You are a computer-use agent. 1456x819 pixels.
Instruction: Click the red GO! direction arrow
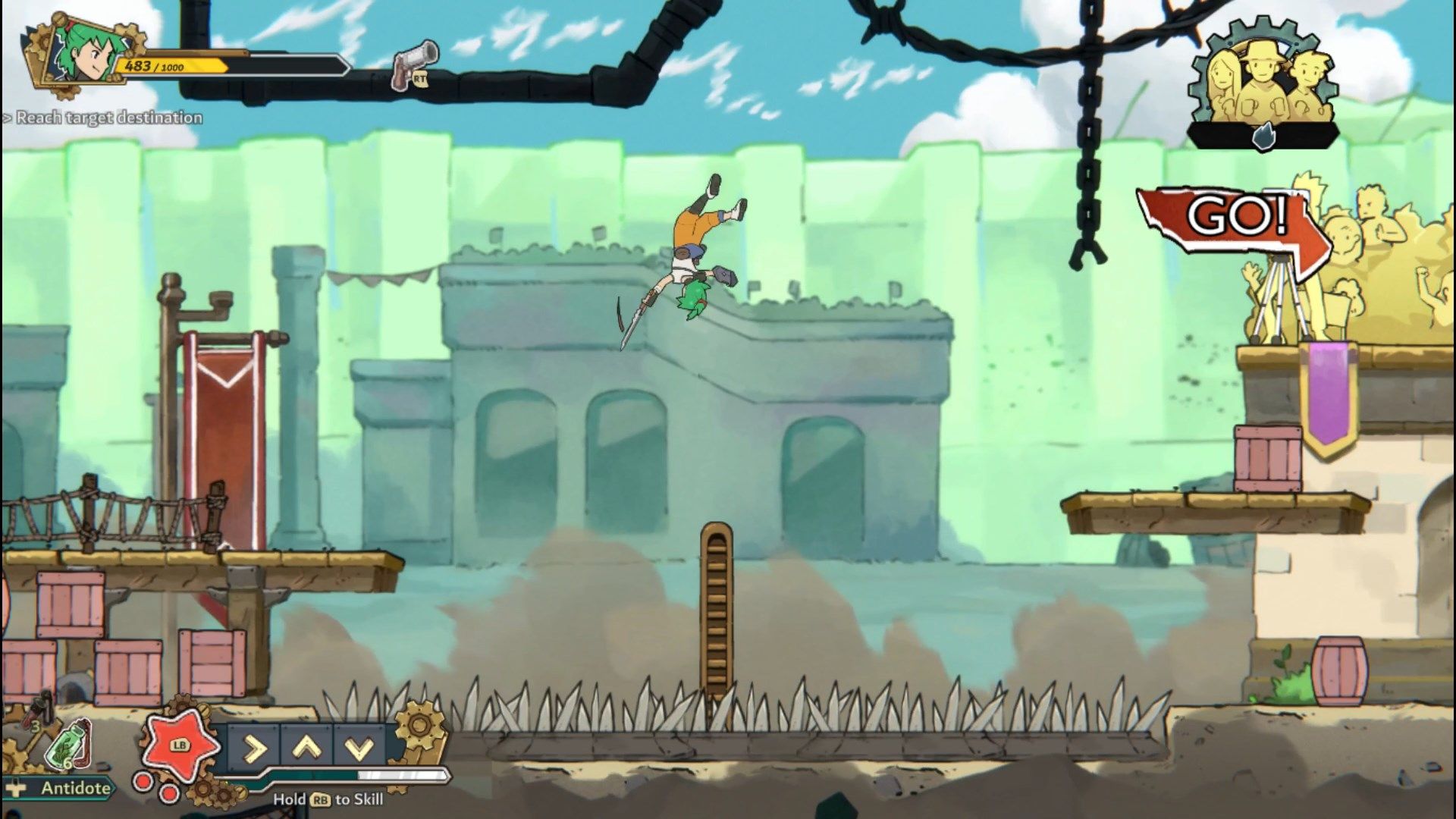tap(1233, 227)
